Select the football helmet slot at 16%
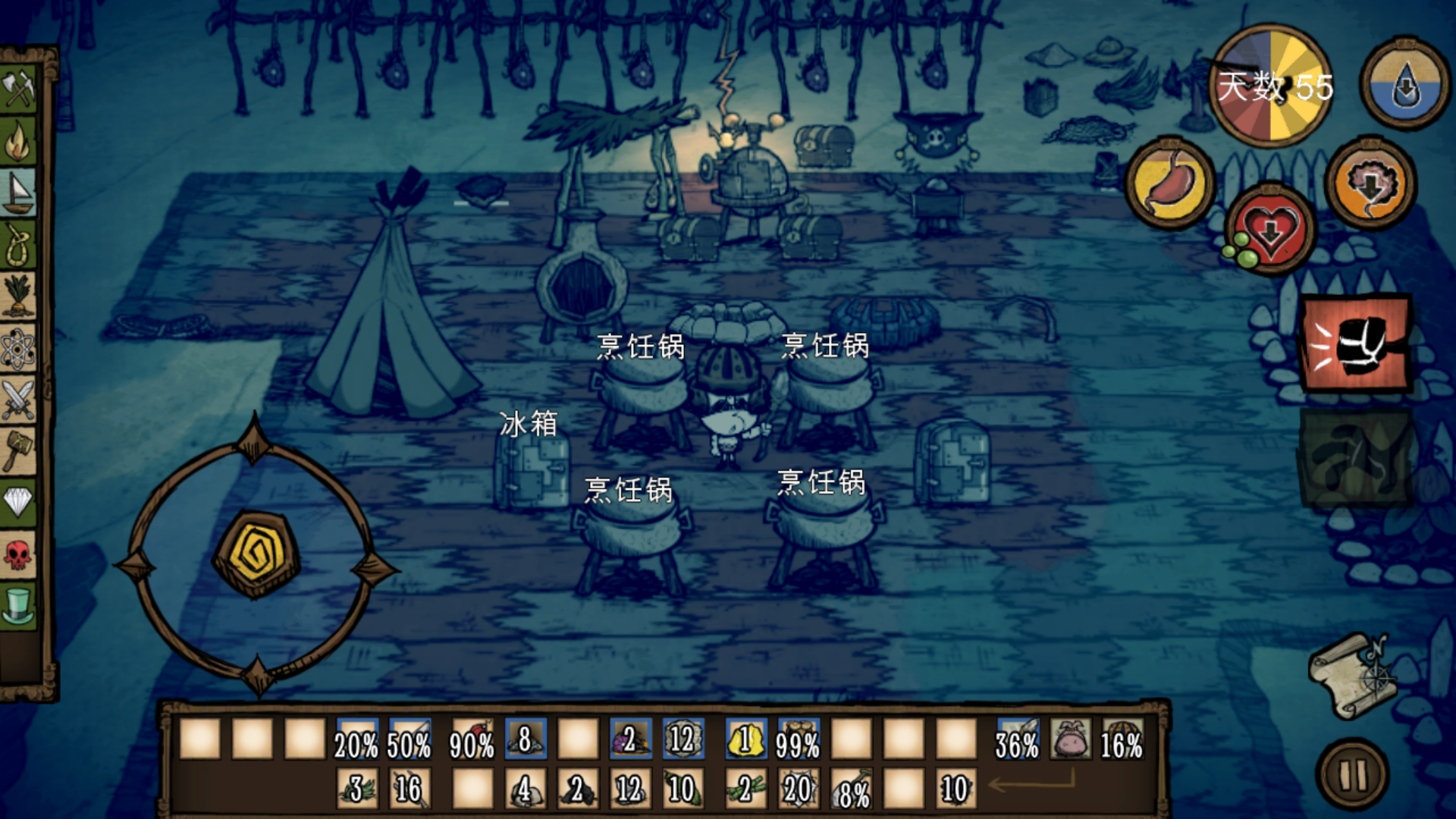Screen dimensions: 1456x819 (x=1122, y=739)
